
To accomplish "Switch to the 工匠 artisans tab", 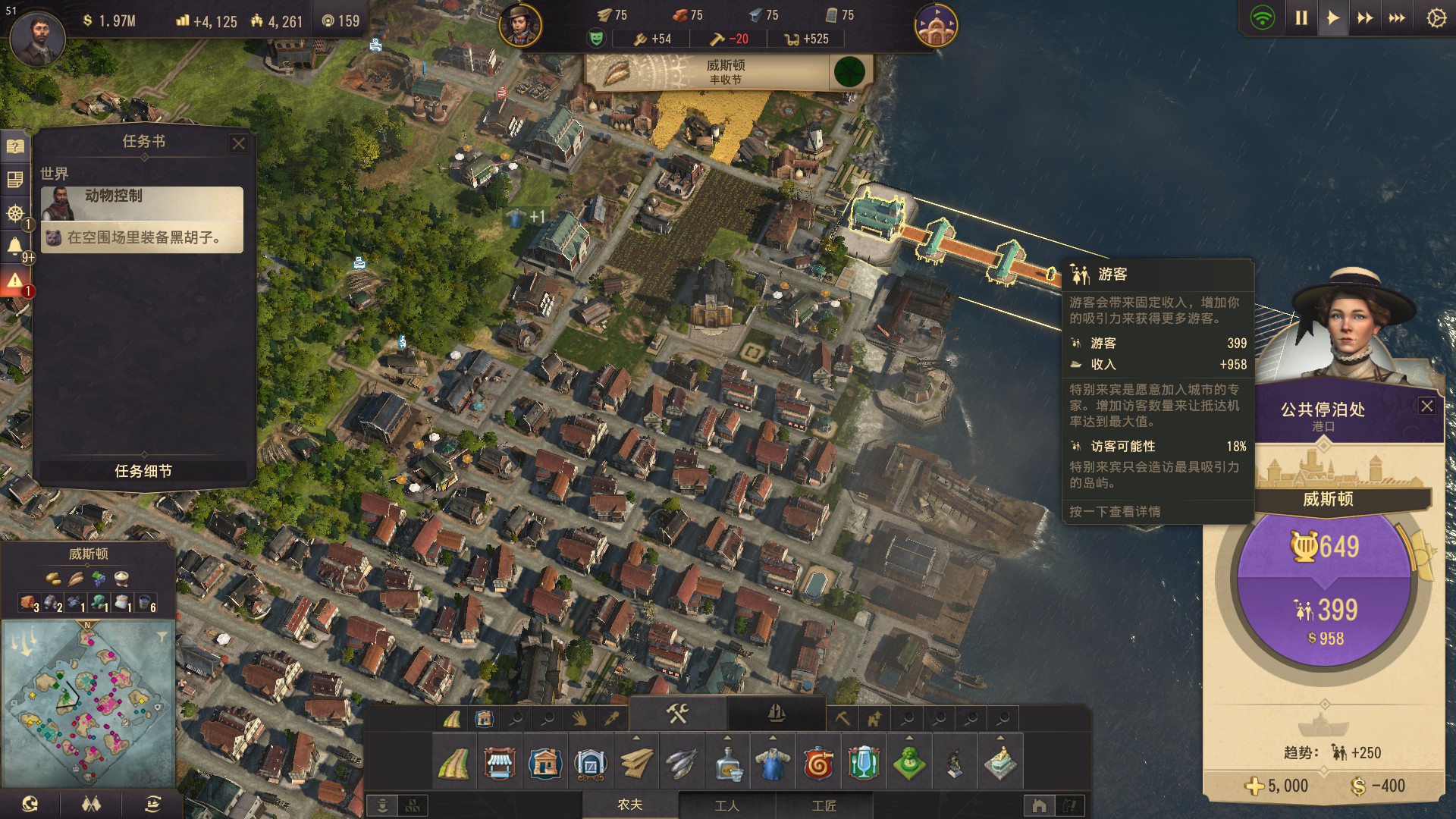I will coord(824,805).
